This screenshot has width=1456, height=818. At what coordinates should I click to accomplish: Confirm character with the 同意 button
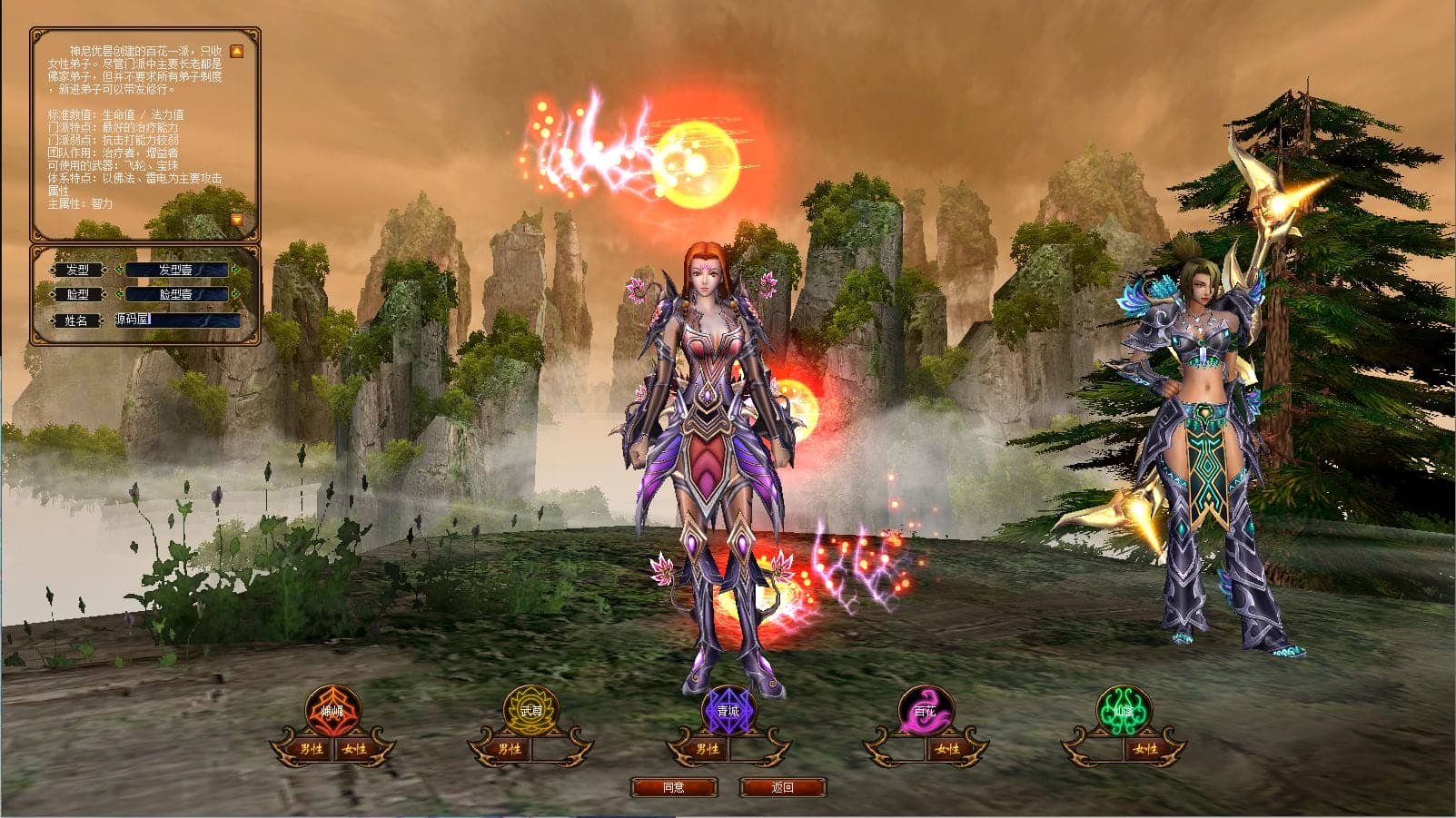point(674,787)
